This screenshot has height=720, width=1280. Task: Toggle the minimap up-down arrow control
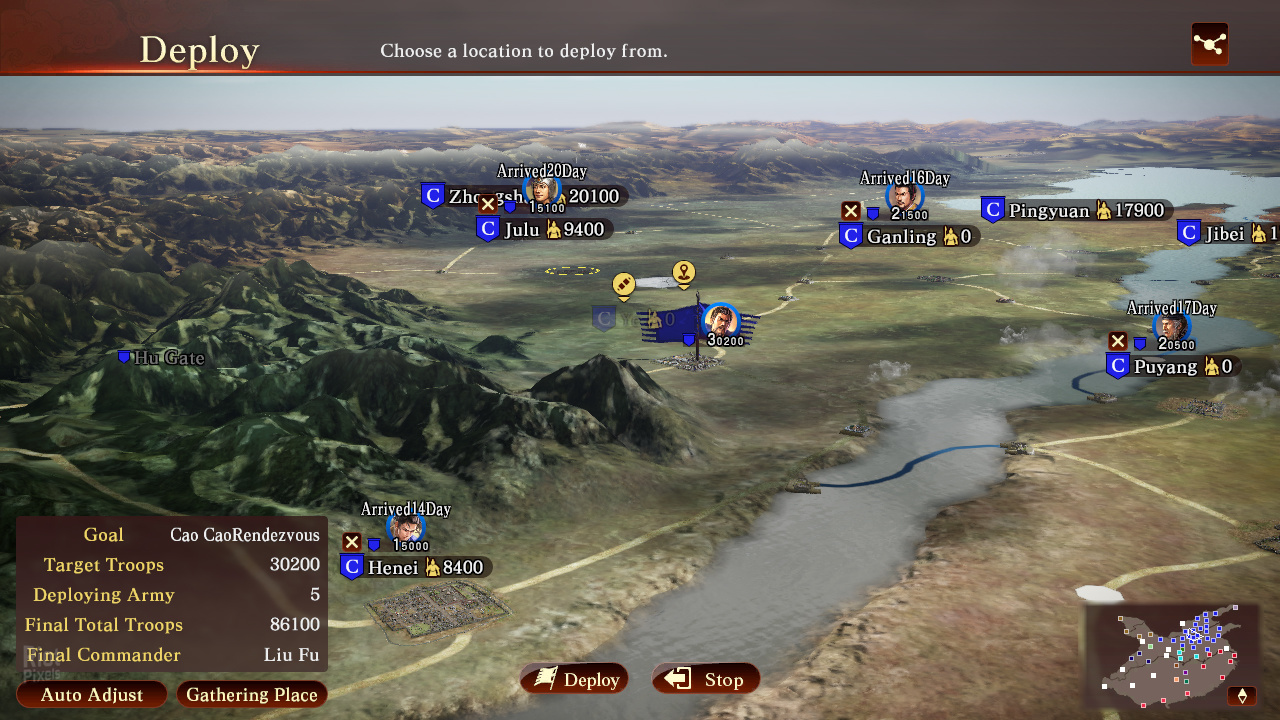coord(1243,695)
